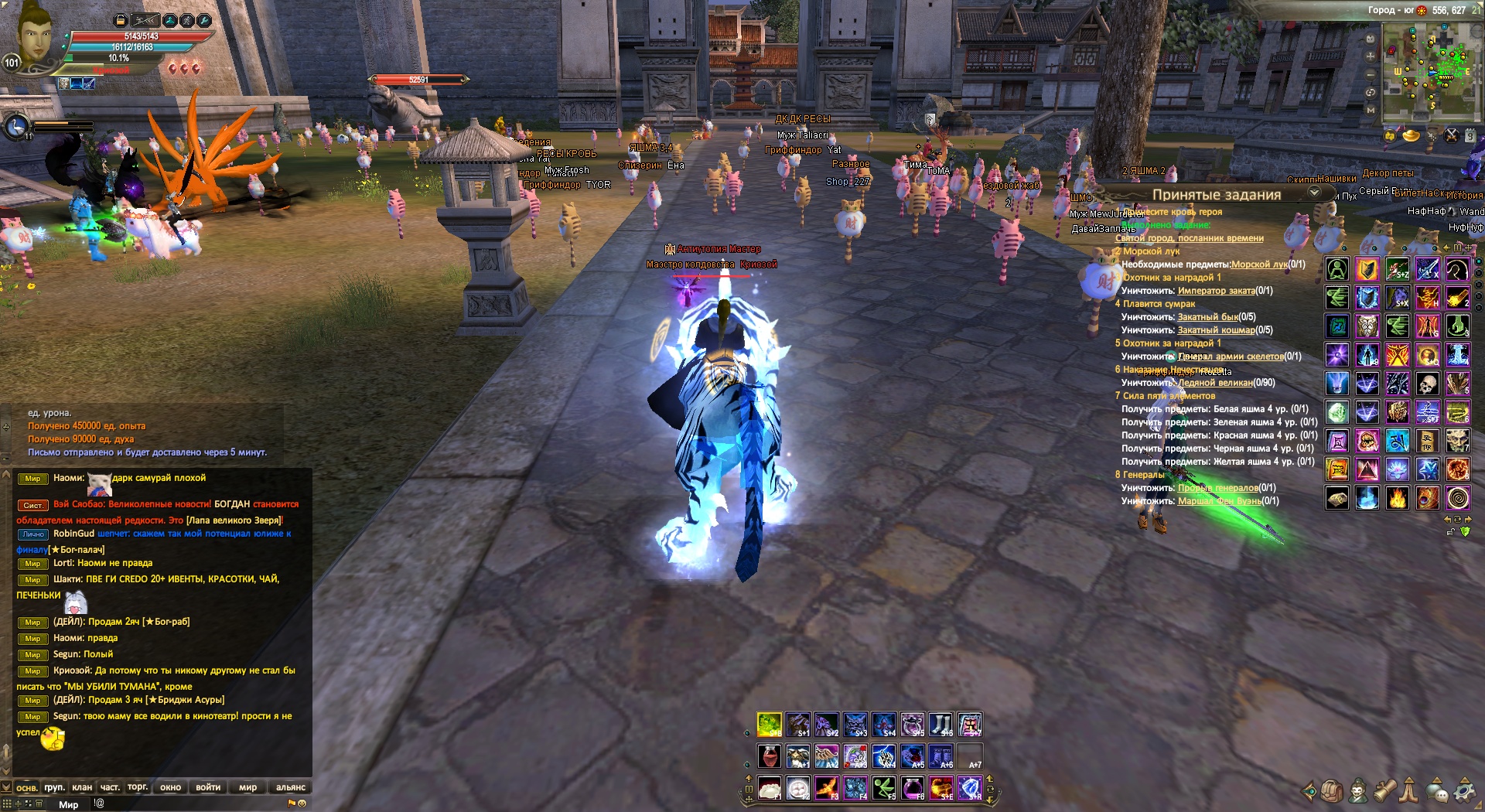Click the player portrait avatar
Image resolution: width=1485 pixels, height=812 pixels.
click(x=35, y=35)
